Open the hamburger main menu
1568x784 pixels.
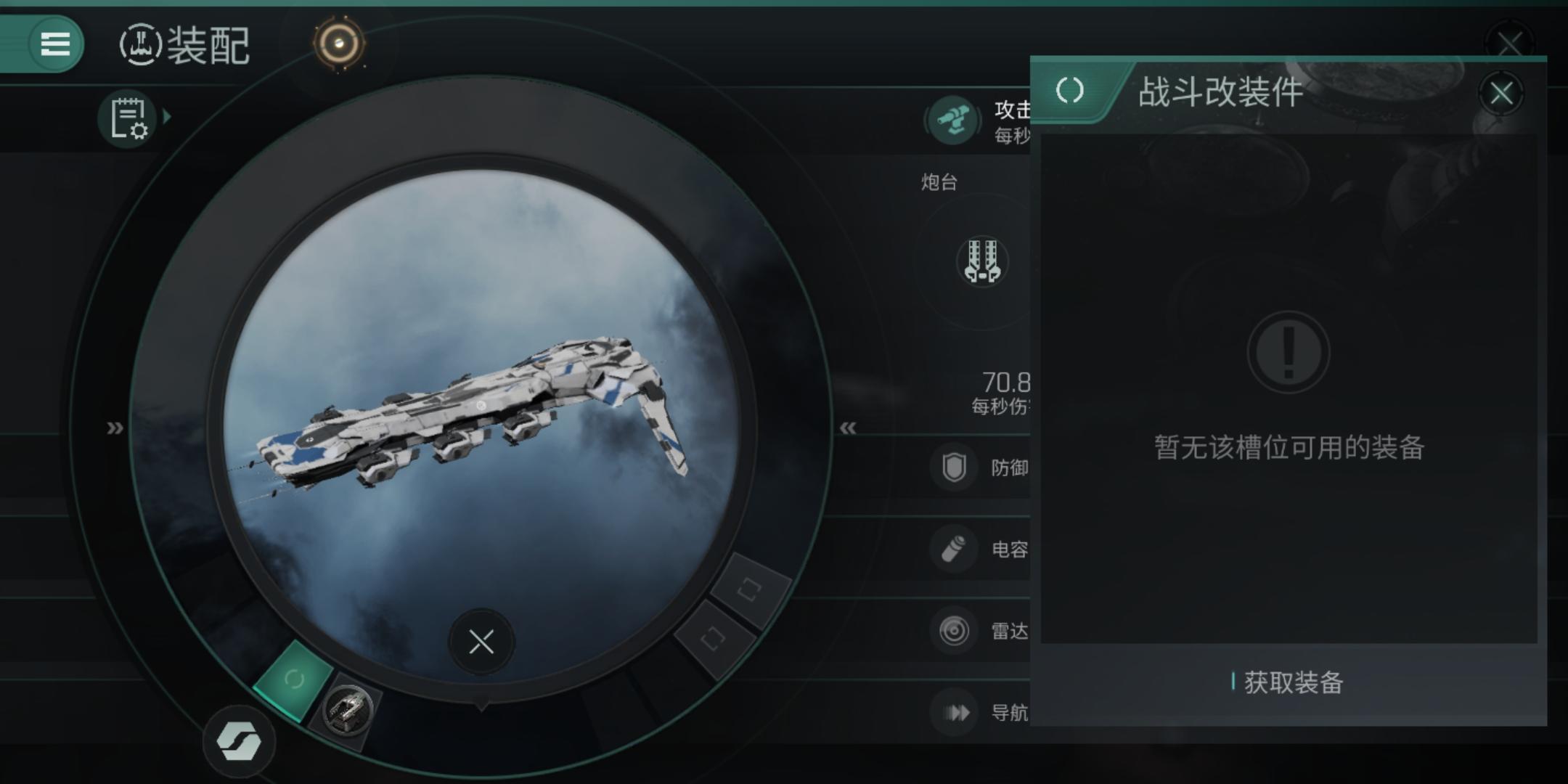[54, 44]
